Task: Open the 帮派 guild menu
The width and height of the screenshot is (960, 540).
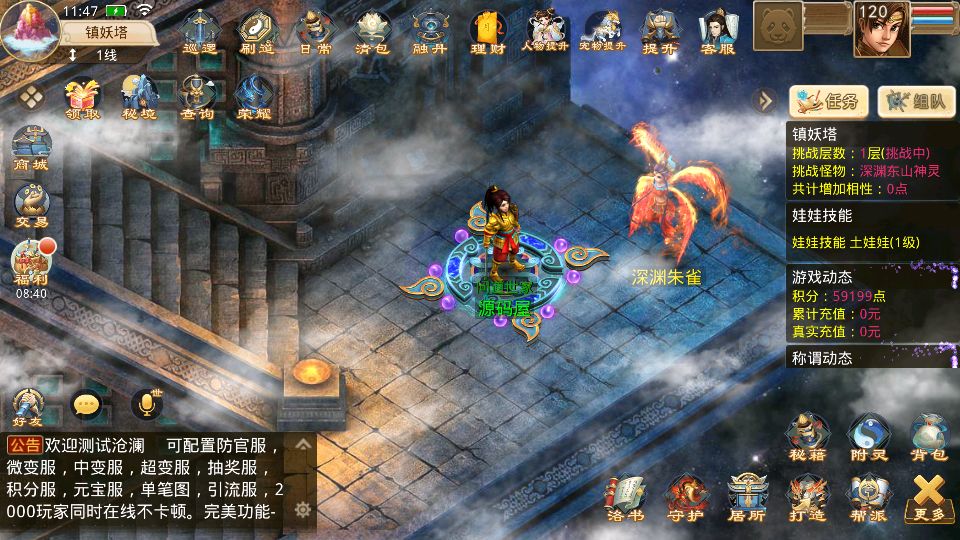Action: click(867, 497)
